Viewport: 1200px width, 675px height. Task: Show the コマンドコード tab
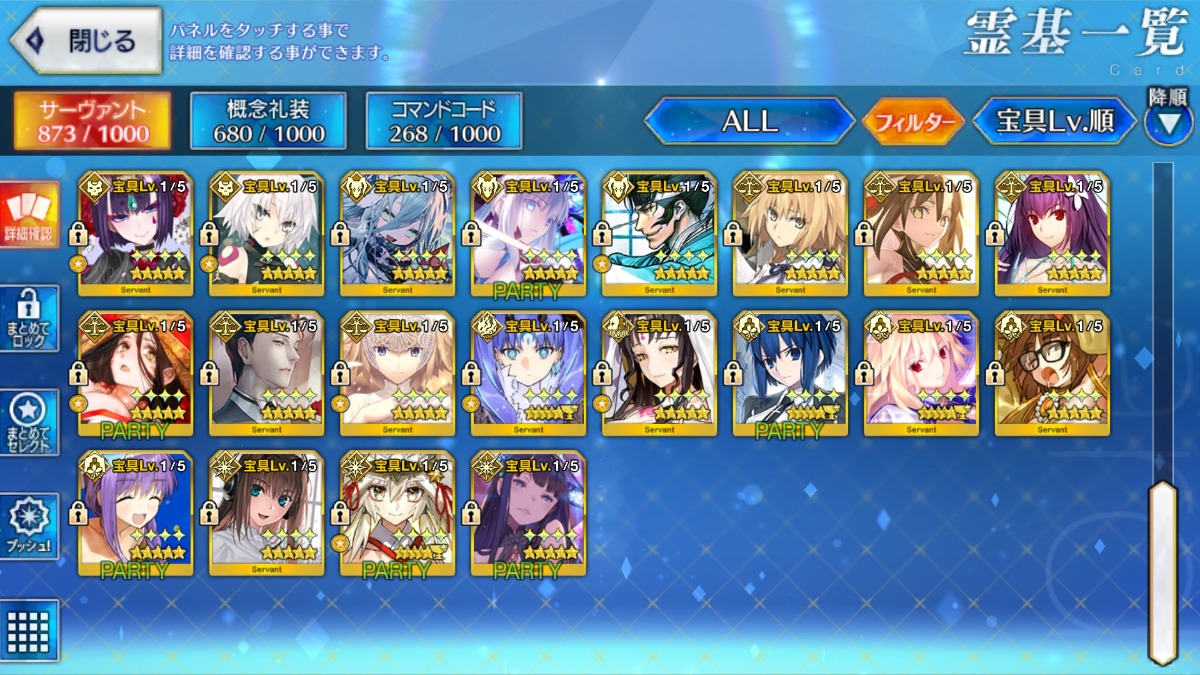pos(443,121)
